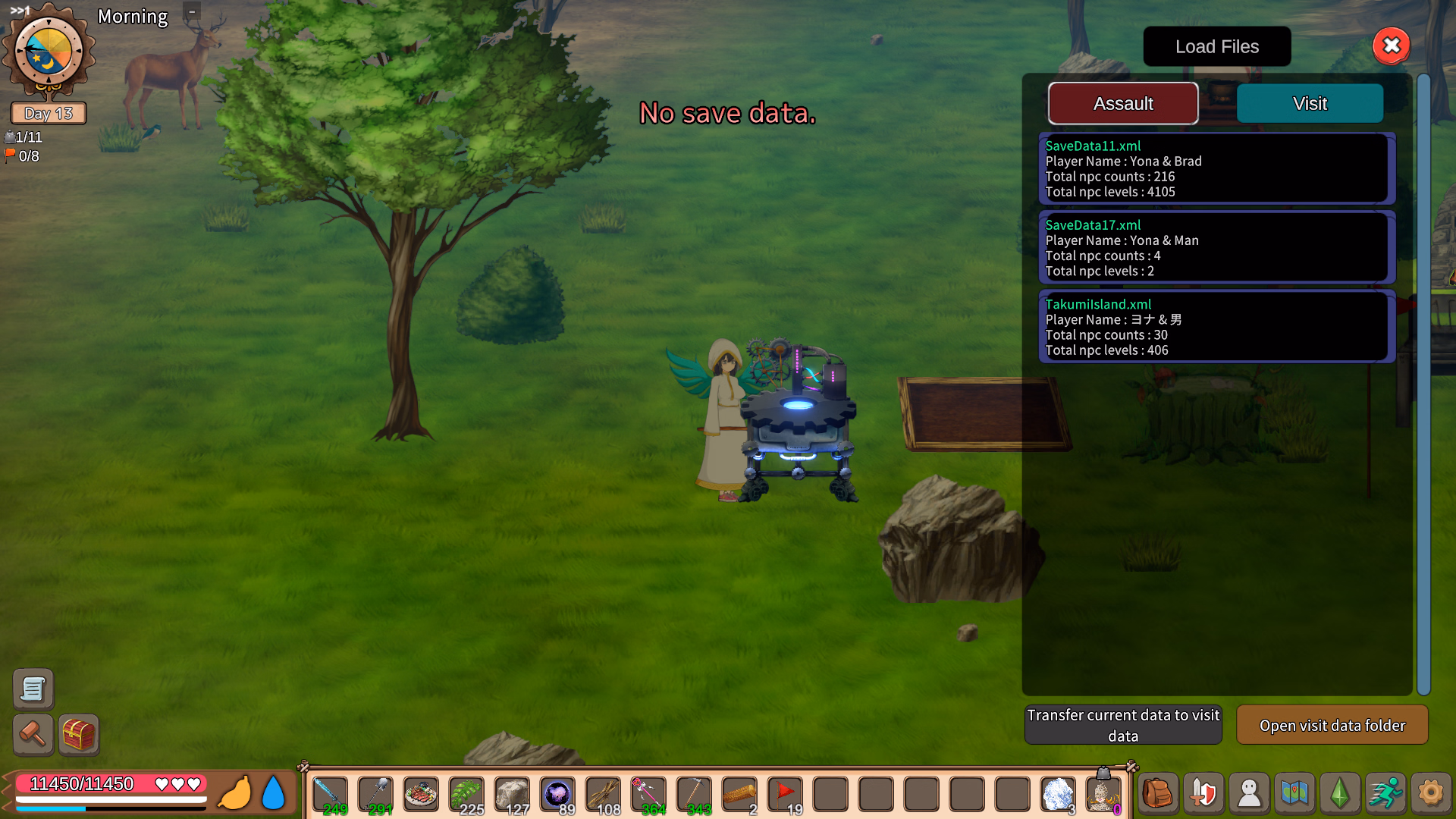
Task: Select the pickaxe in the hotbar
Action: point(694,794)
